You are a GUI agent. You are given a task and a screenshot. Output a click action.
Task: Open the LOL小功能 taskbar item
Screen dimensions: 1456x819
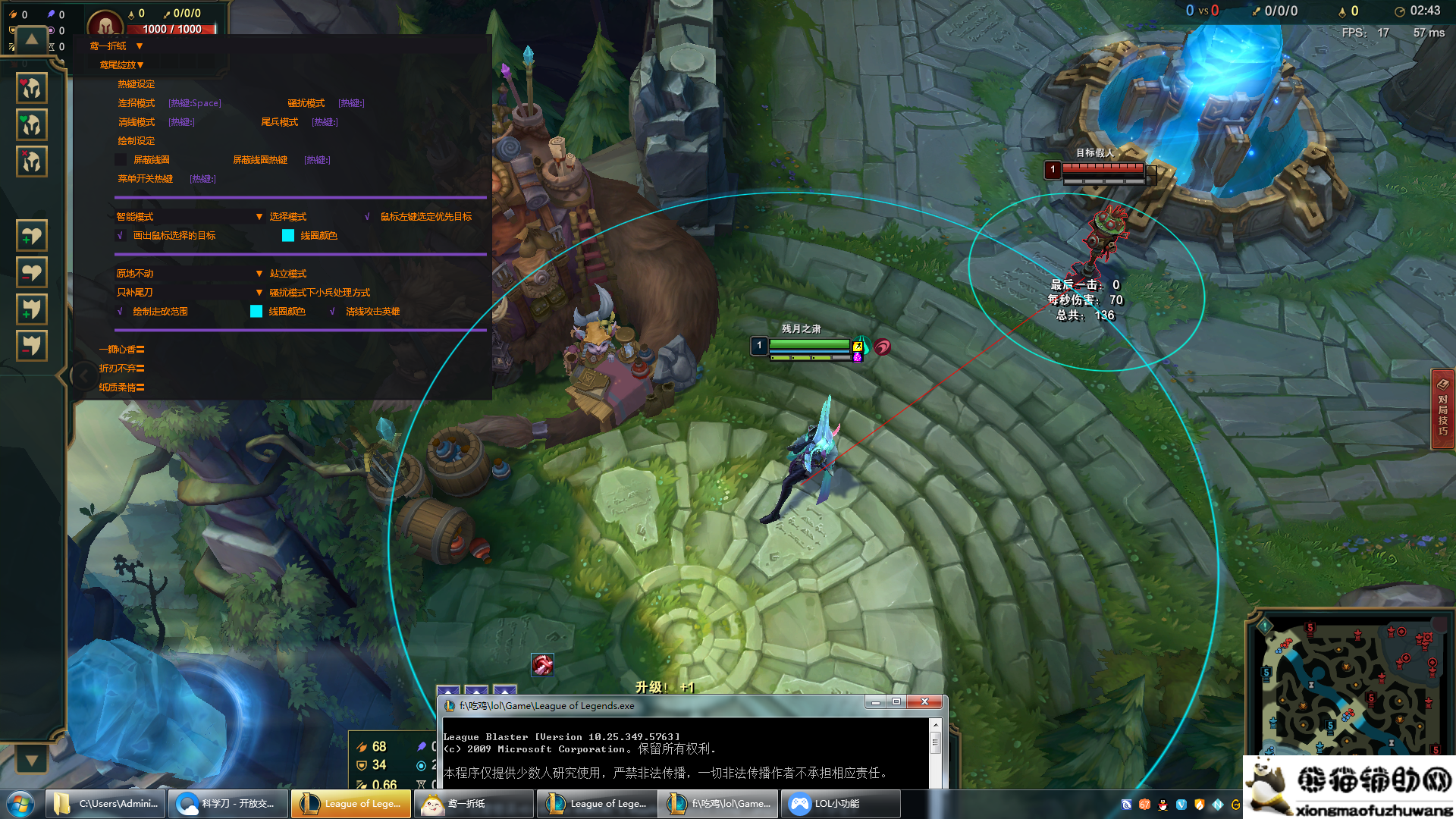841,804
